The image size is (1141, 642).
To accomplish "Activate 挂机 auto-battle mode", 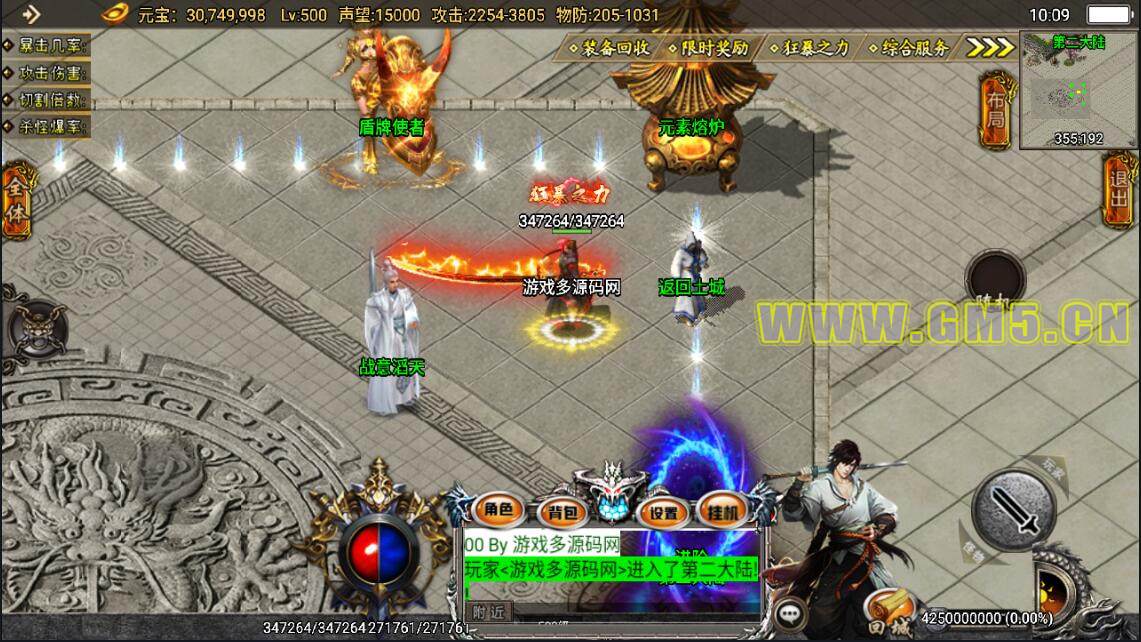I will tap(723, 510).
